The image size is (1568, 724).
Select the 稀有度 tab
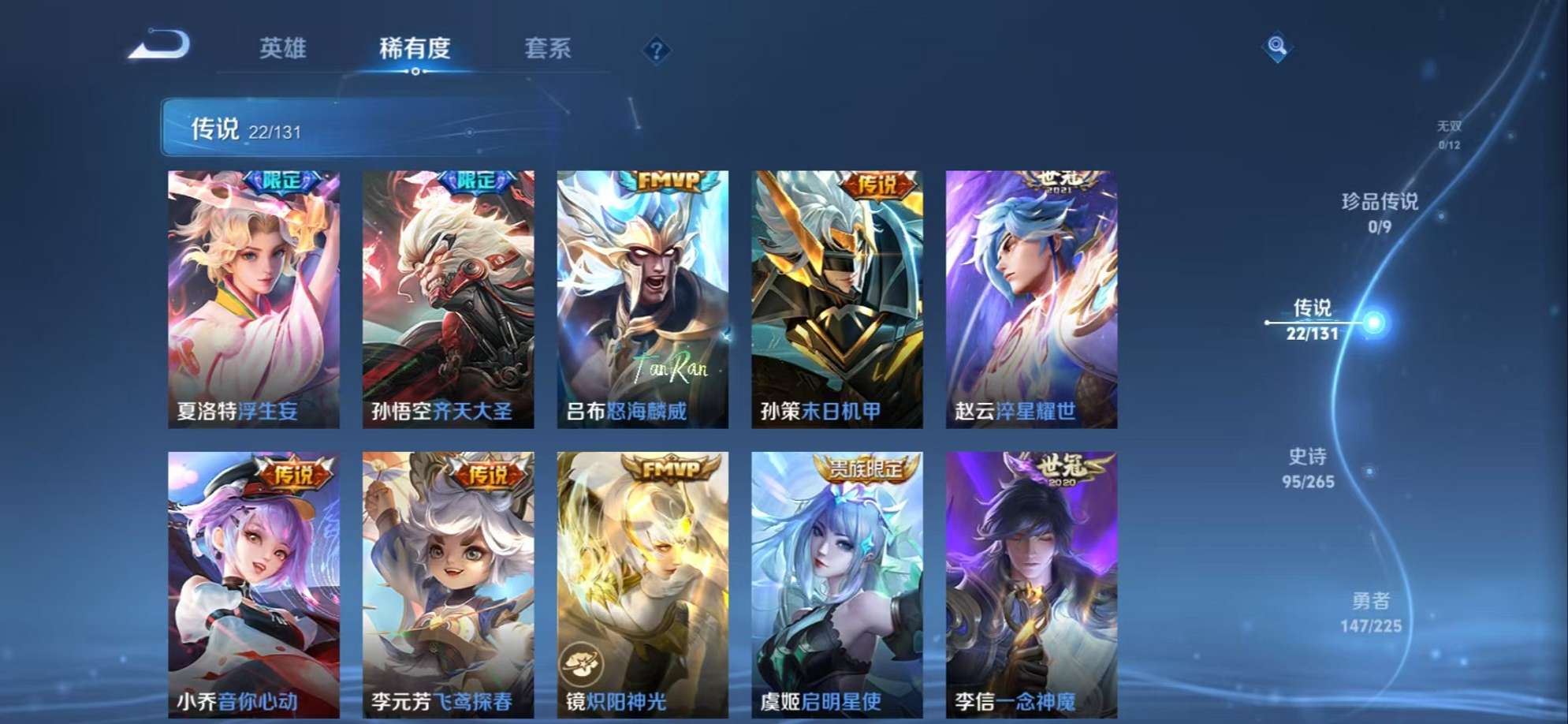[415, 49]
